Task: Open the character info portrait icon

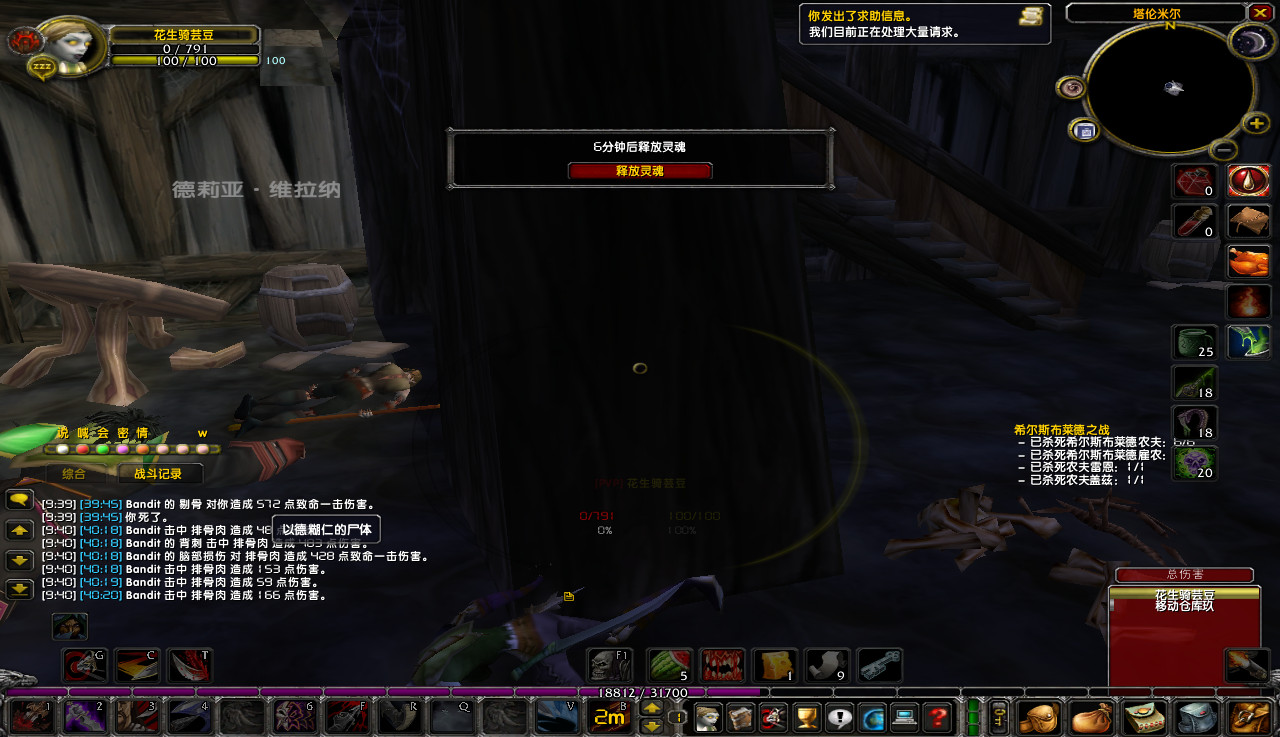Action: pyautogui.click(x=708, y=718)
